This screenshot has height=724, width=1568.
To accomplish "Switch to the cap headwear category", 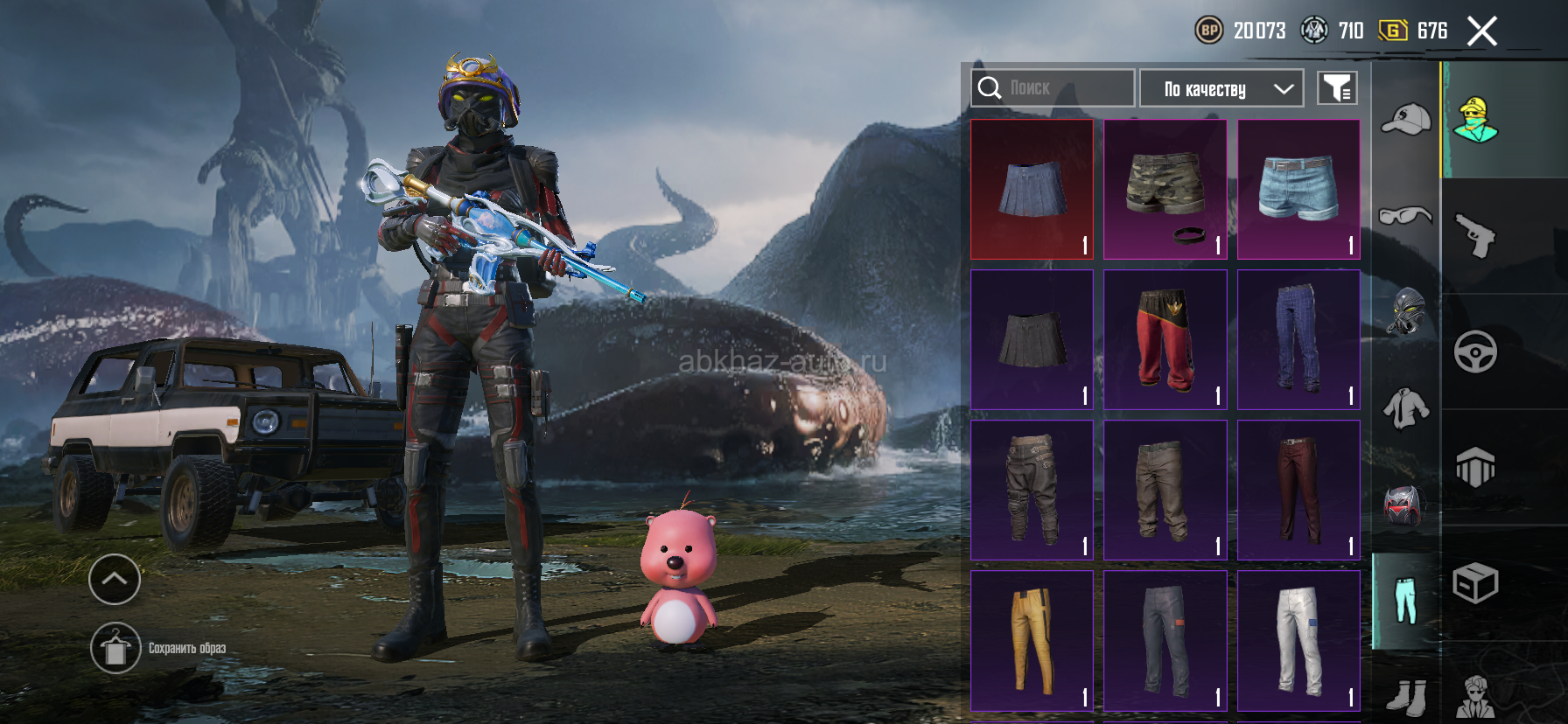I will 1405,120.
